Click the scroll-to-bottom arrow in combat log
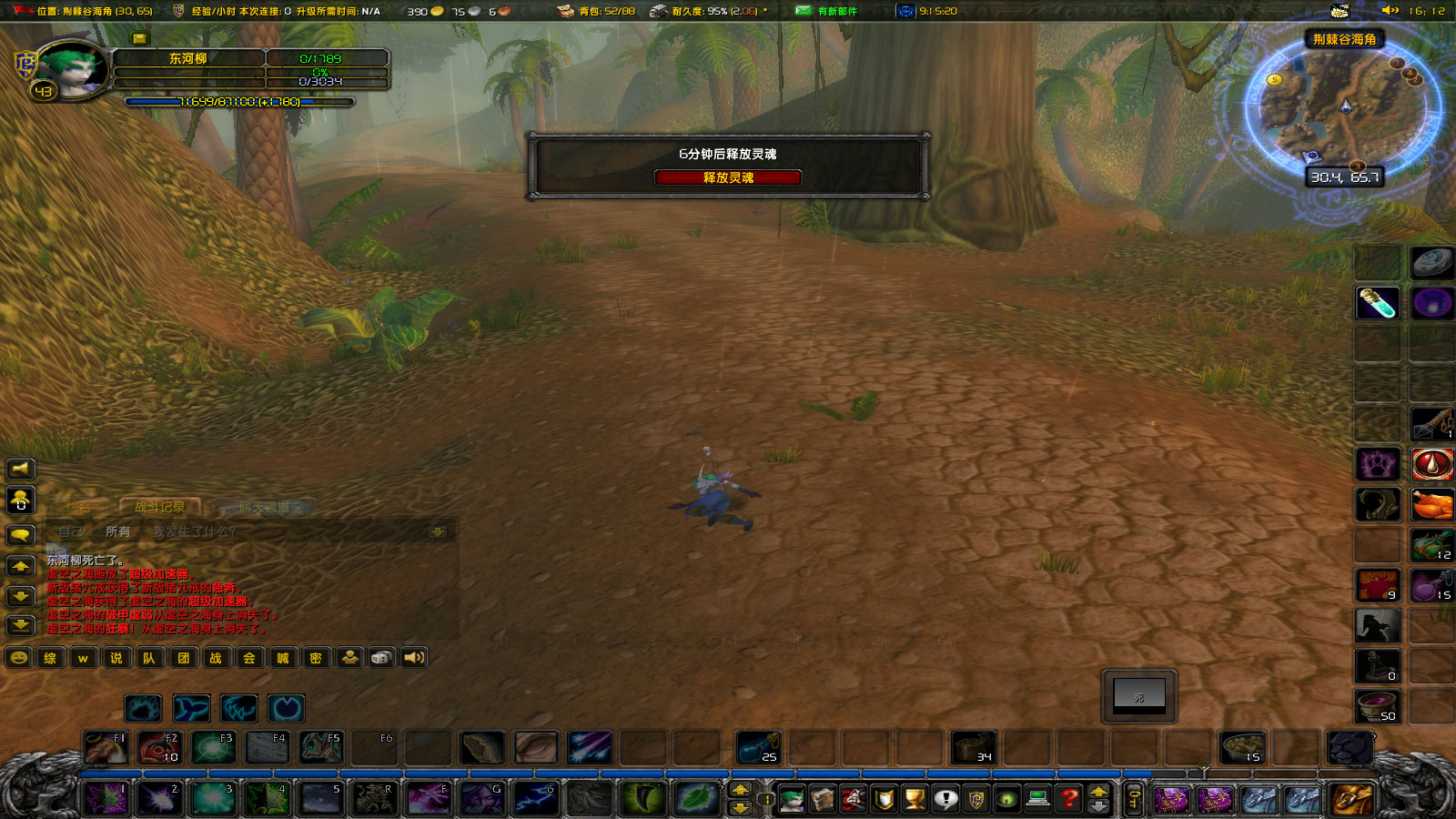The width and height of the screenshot is (1456, 819). coord(439,531)
